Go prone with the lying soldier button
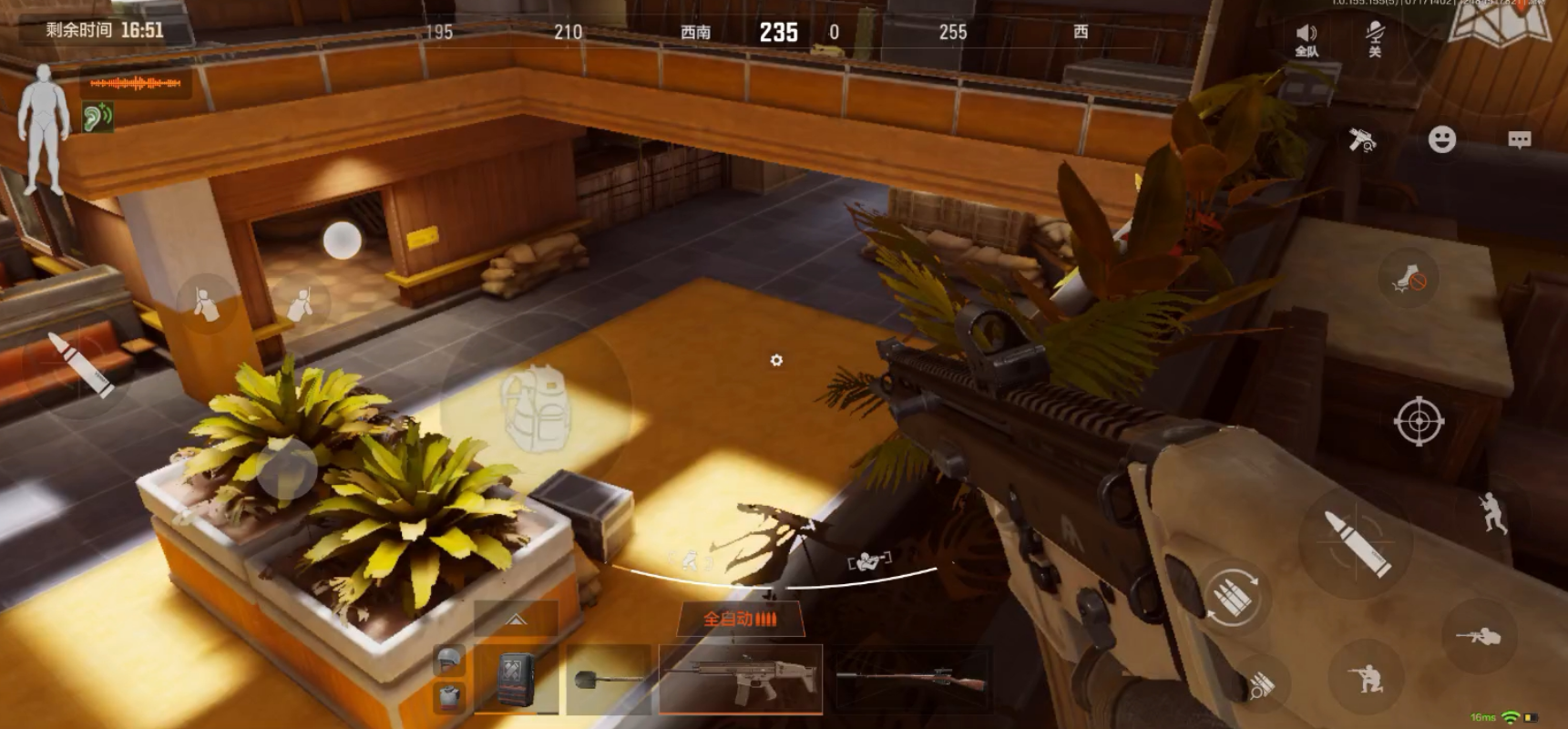1568x729 pixels. pos(1478,636)
